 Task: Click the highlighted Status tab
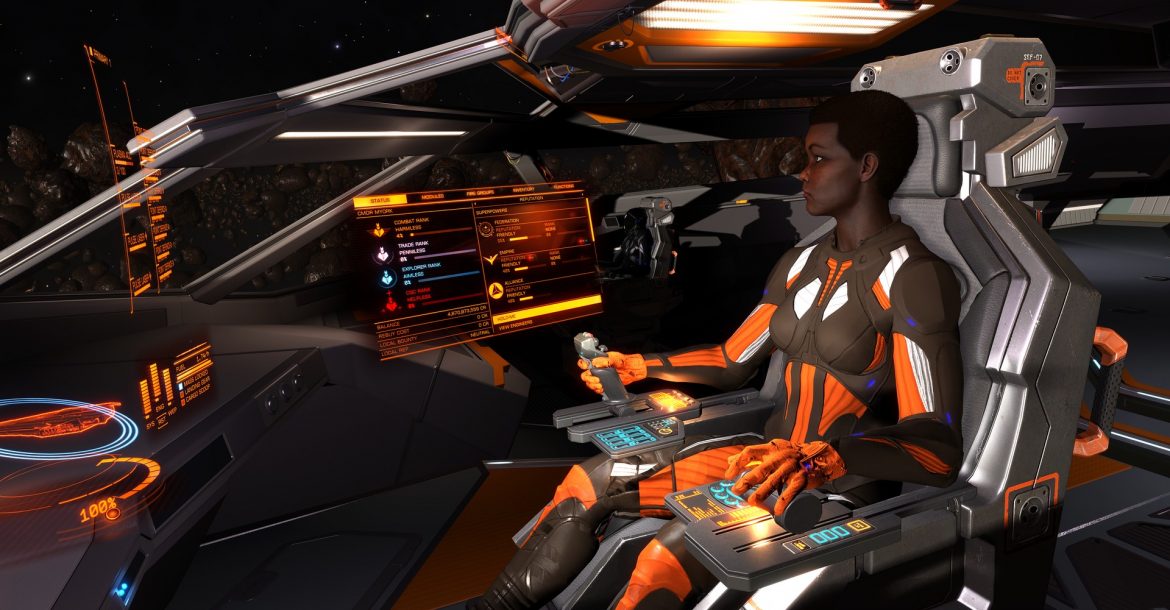point(379,201)
